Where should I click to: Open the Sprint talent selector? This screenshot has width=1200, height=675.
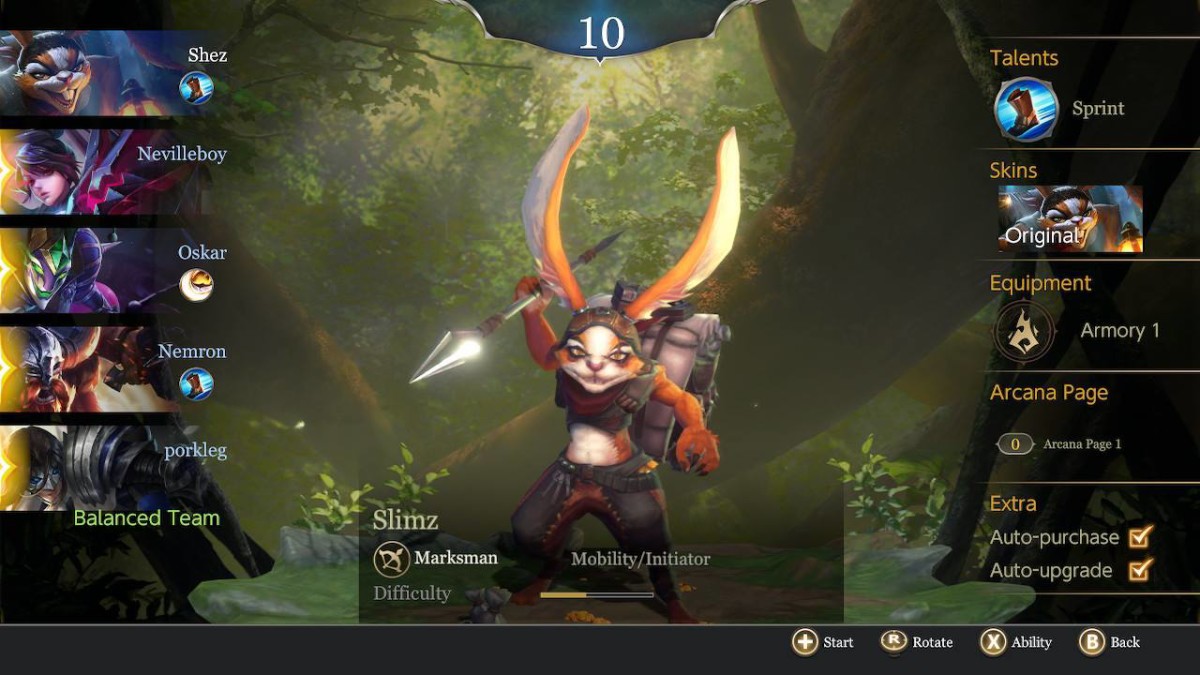(x=1027, y=109)
